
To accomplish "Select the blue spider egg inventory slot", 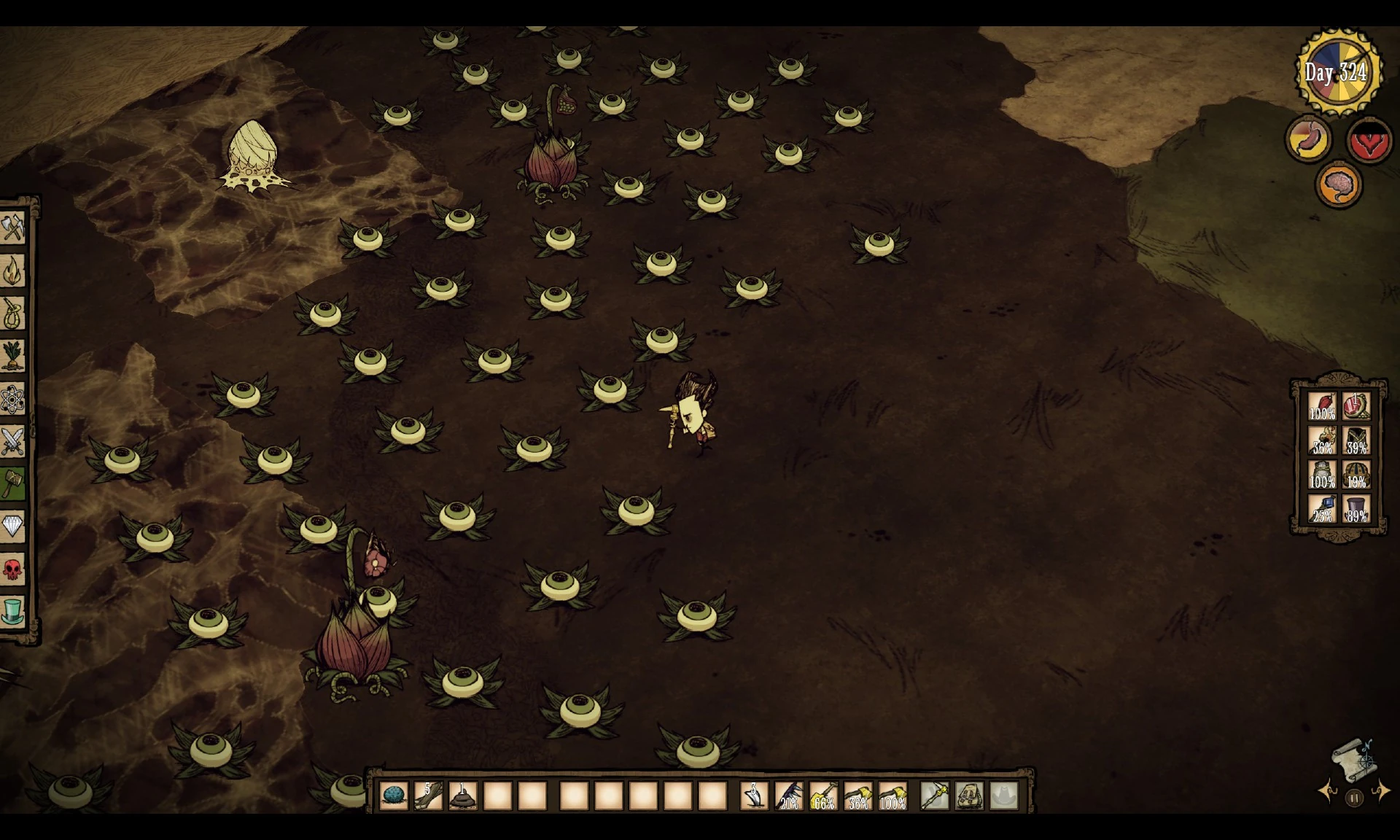I will [x=394, y=796].
